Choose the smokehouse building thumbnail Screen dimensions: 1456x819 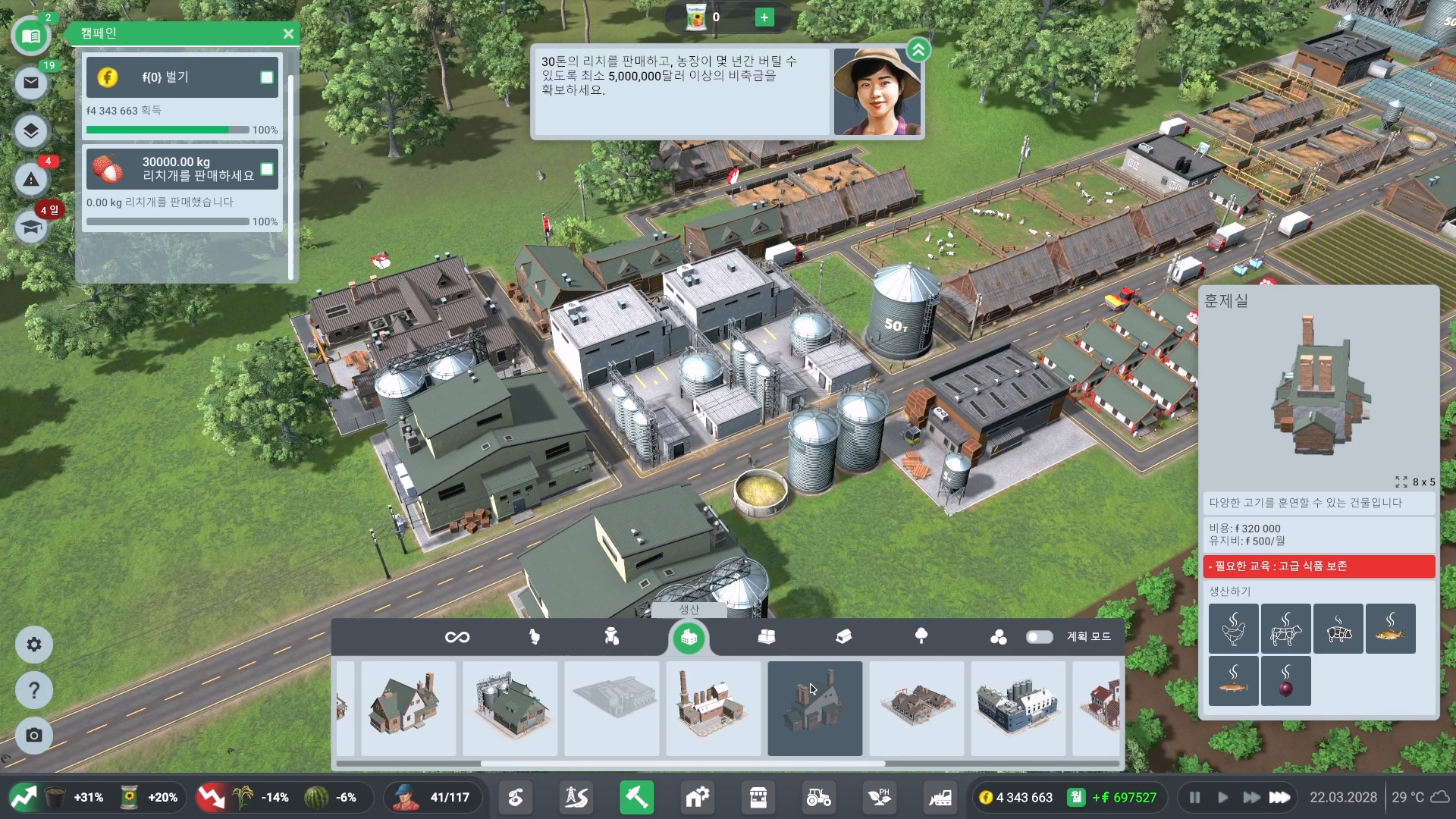tap(814, 708)
